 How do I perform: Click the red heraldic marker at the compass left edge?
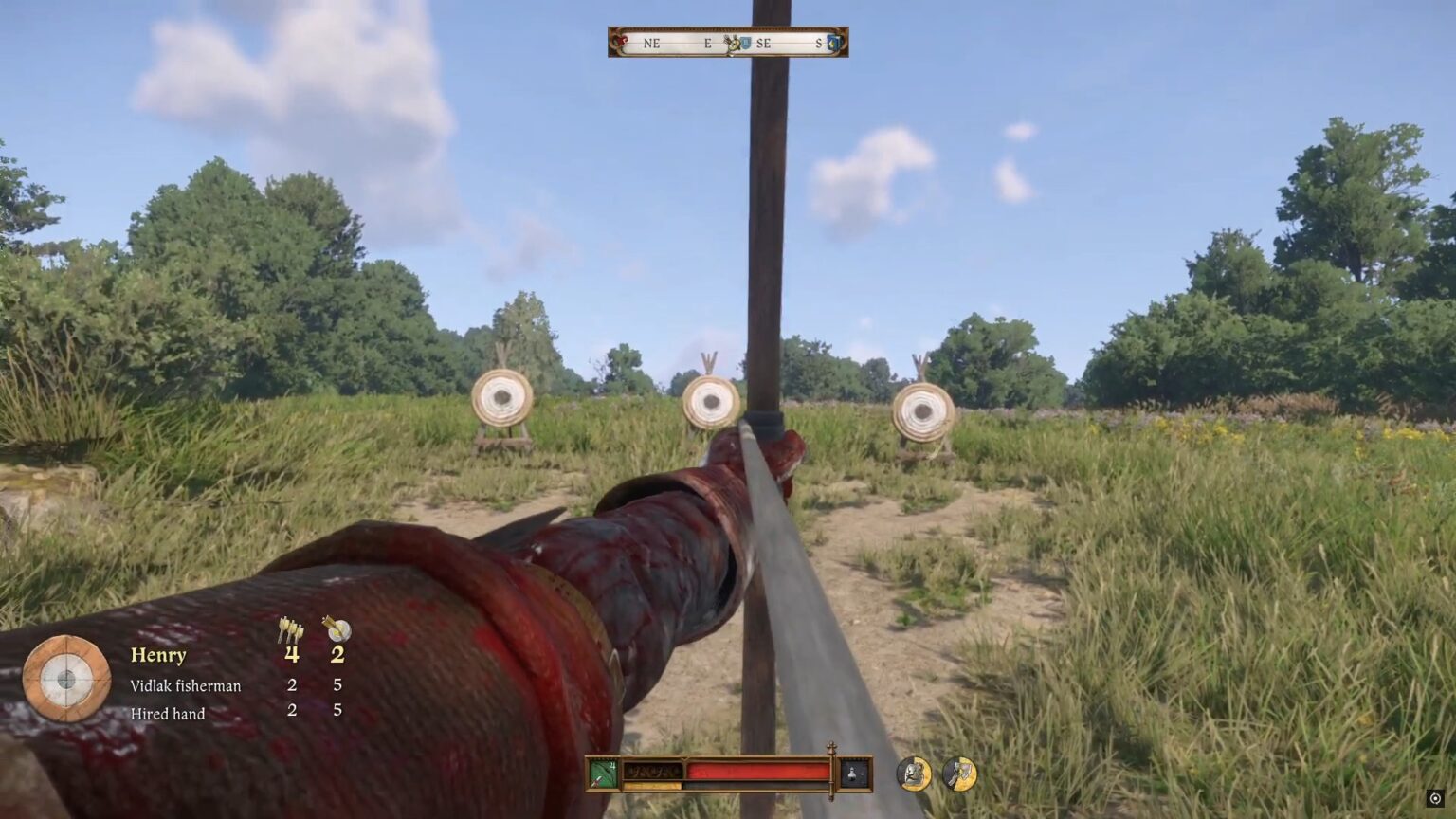pyautogui.click(x=621, y=42)
